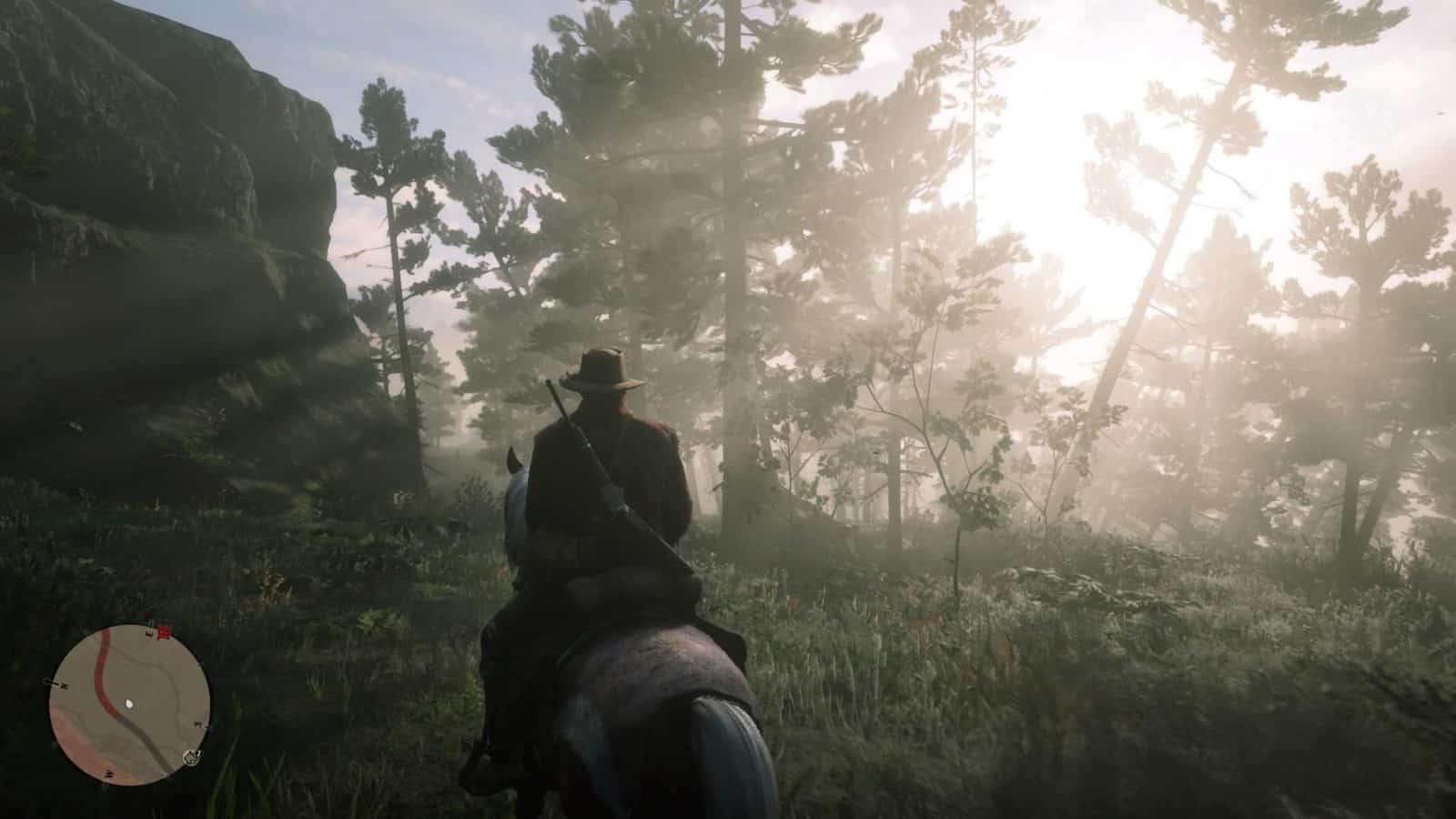Click the horse icon beside the minimap
This screenshot has width=1456, height=819.
[191, 759]
